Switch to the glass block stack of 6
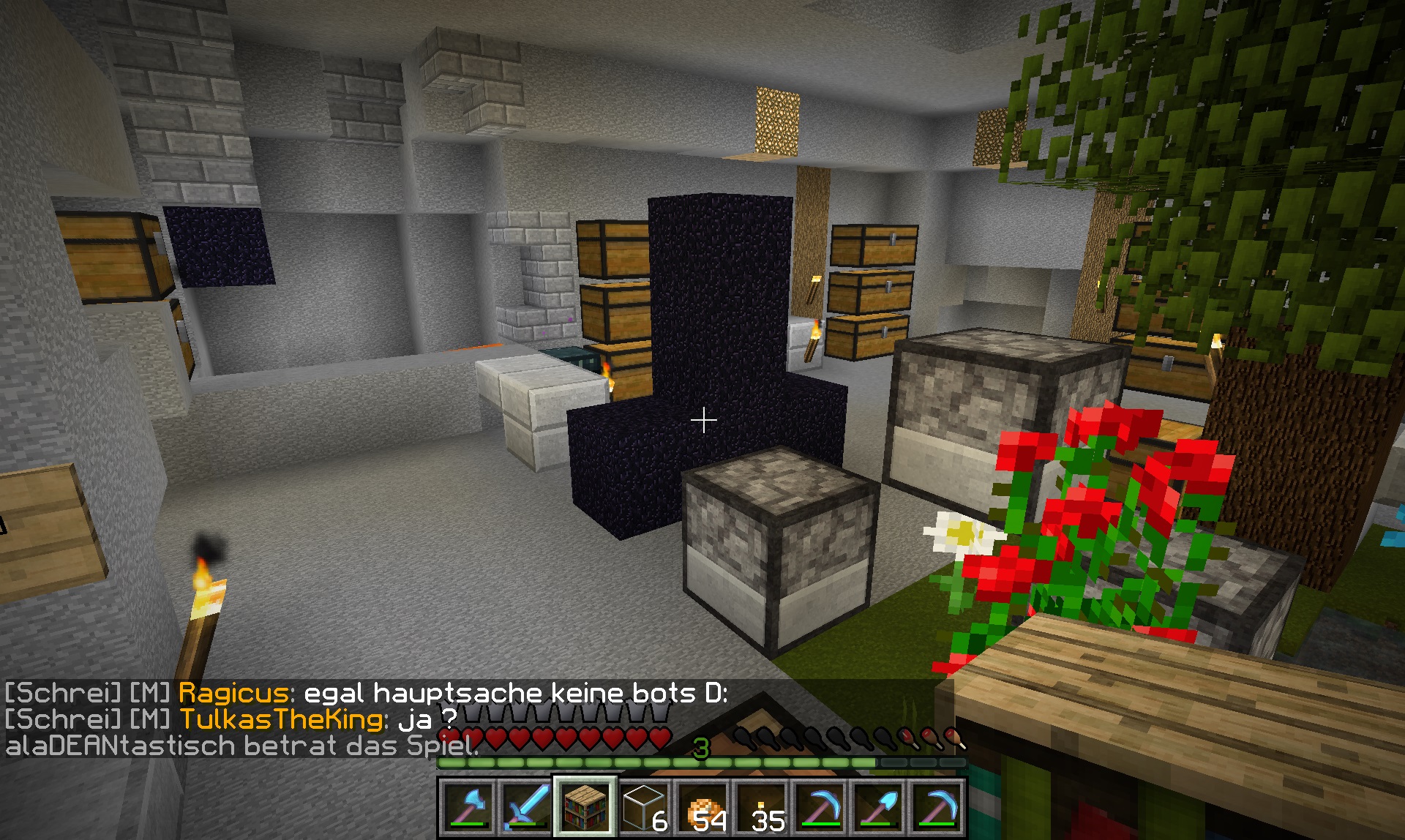The width and height of the screenshot is (1405, 840). [x=643, y=807]
